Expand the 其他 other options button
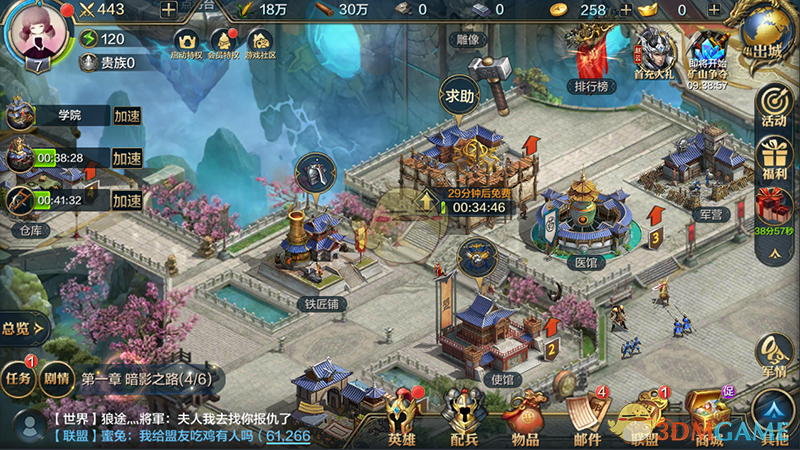This screenshot has height=450, width=800. click(773, 415)
